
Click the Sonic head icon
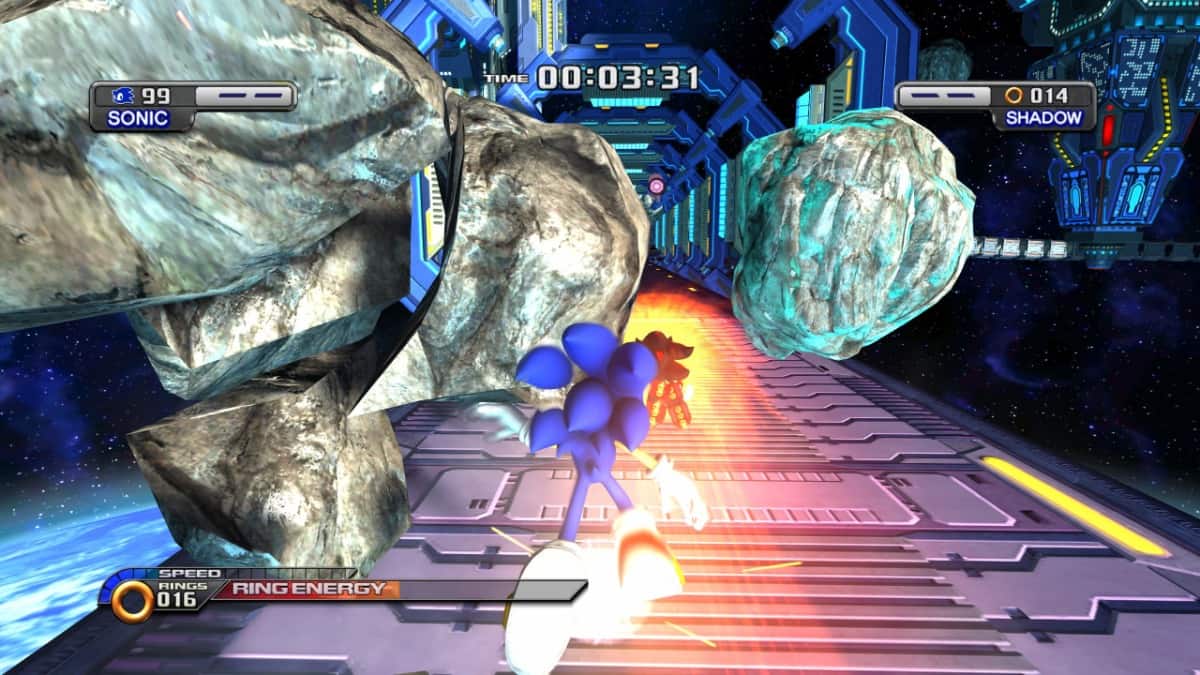(x=122, y=96)
